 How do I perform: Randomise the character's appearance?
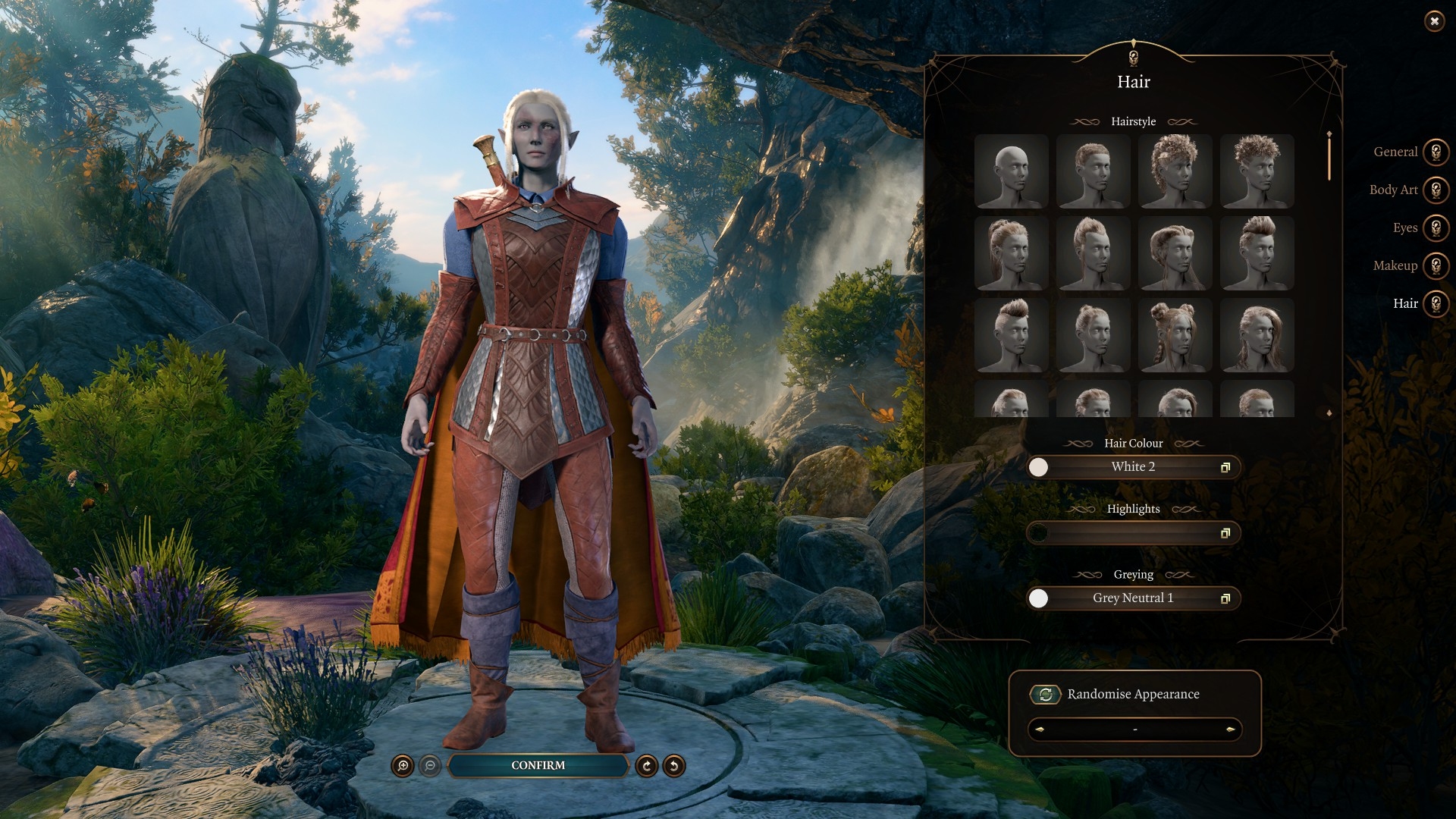tap(1045, 695)
